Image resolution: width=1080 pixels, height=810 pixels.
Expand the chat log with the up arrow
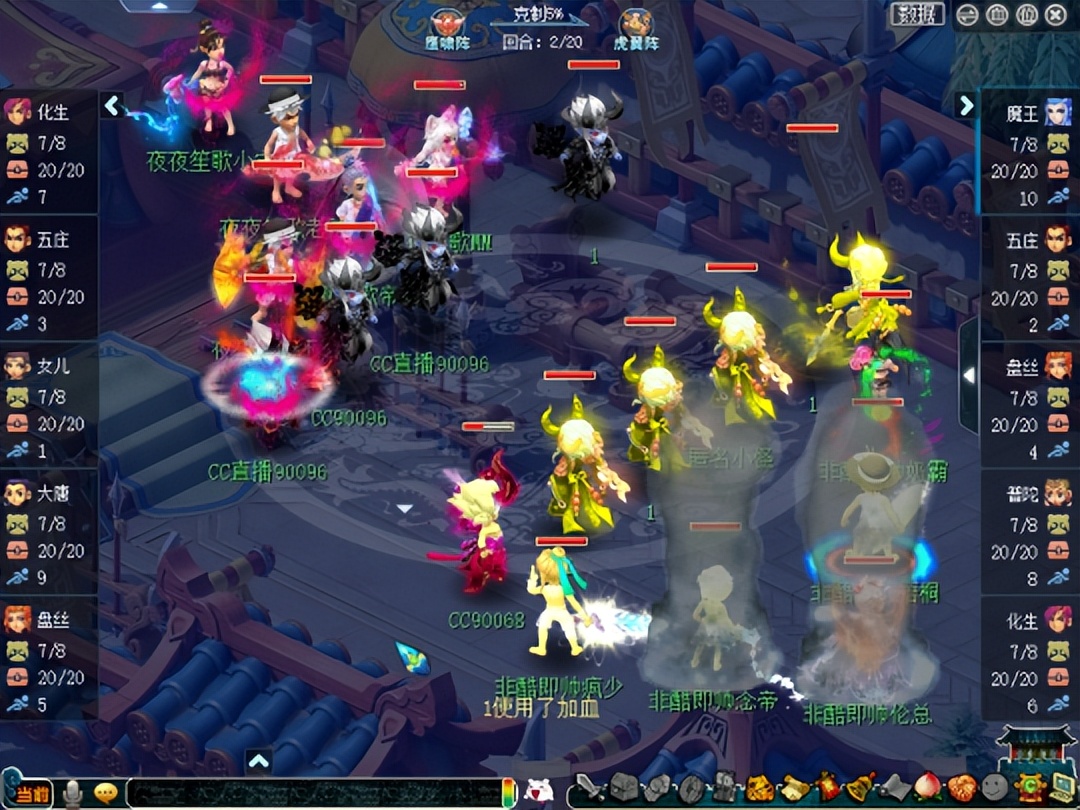coord(259,761)
